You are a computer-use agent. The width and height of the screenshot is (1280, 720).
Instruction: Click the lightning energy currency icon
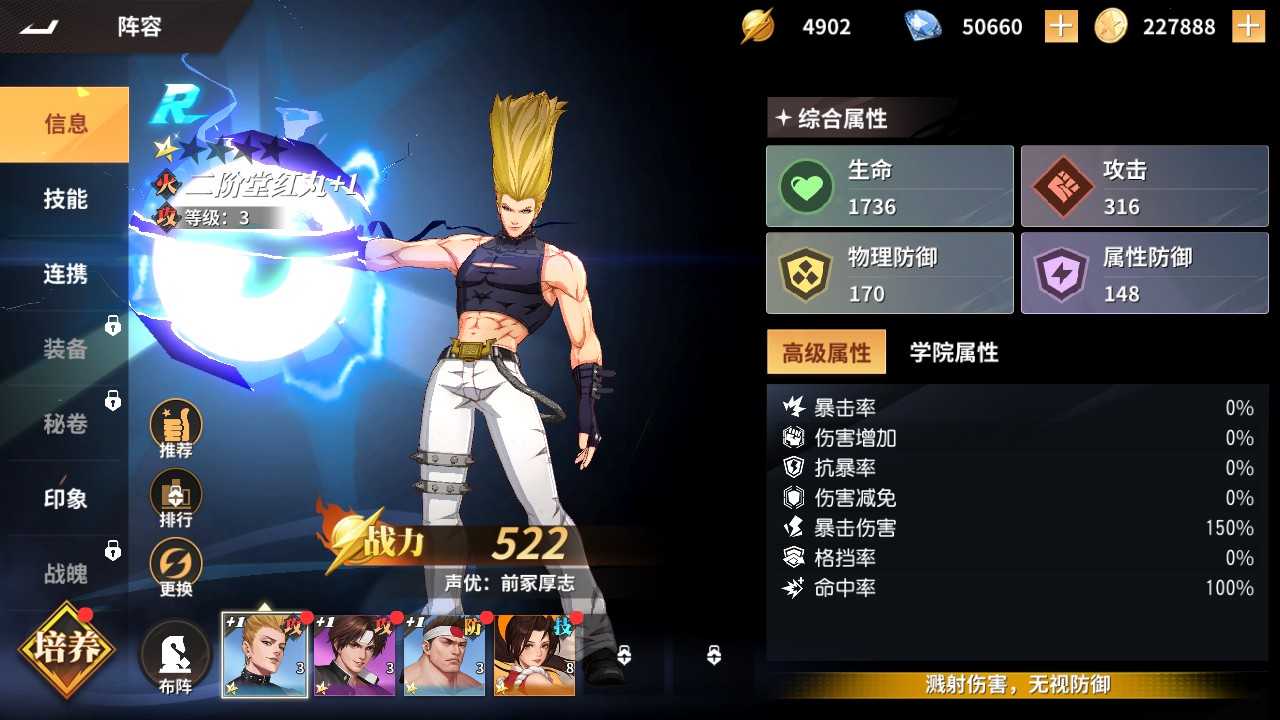click(757, 26)
